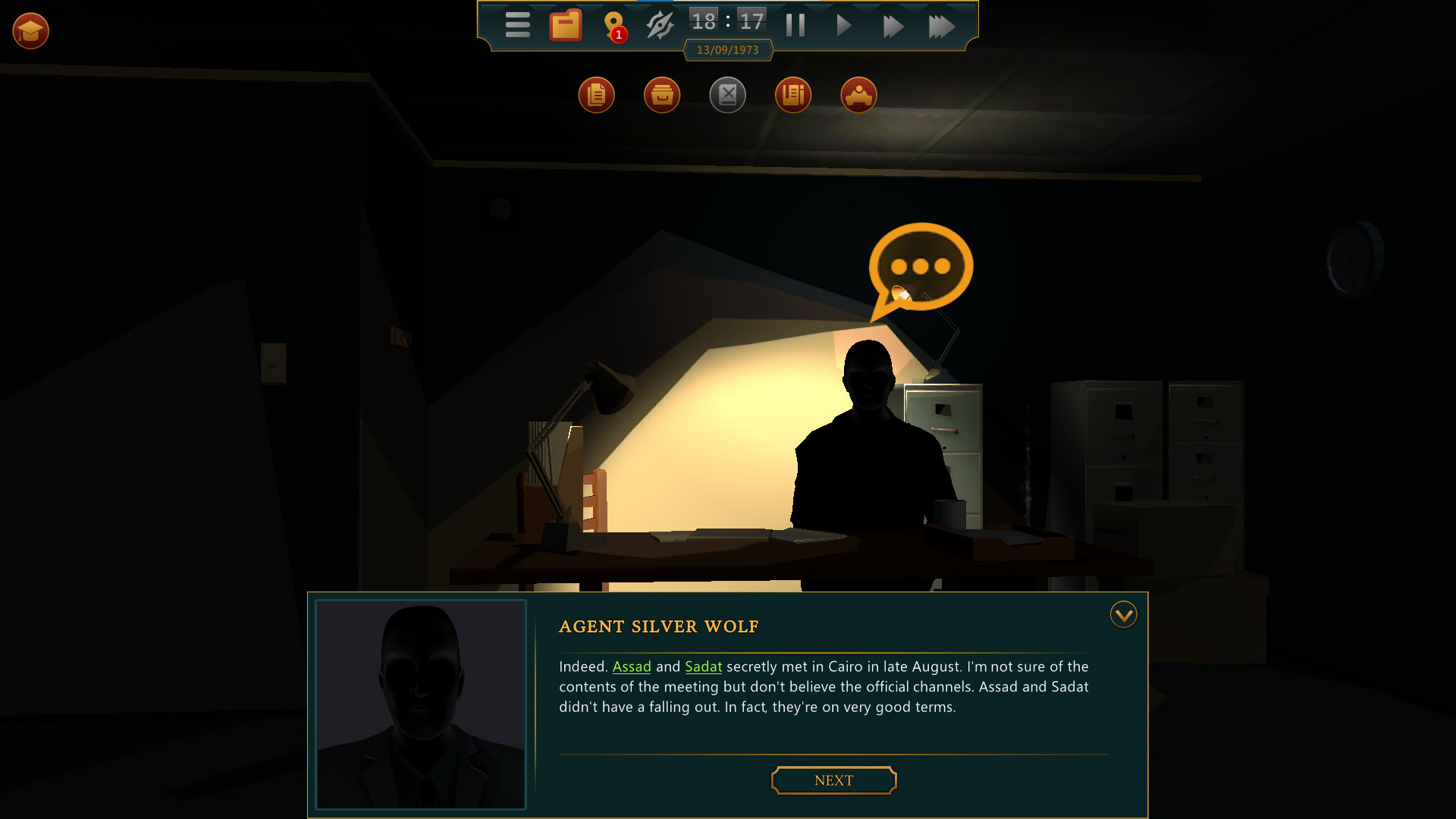Image resolution: width=1456 pixels, height=819 pixels.
Task: Pause the game time
Action: click(x=795, y=25)
